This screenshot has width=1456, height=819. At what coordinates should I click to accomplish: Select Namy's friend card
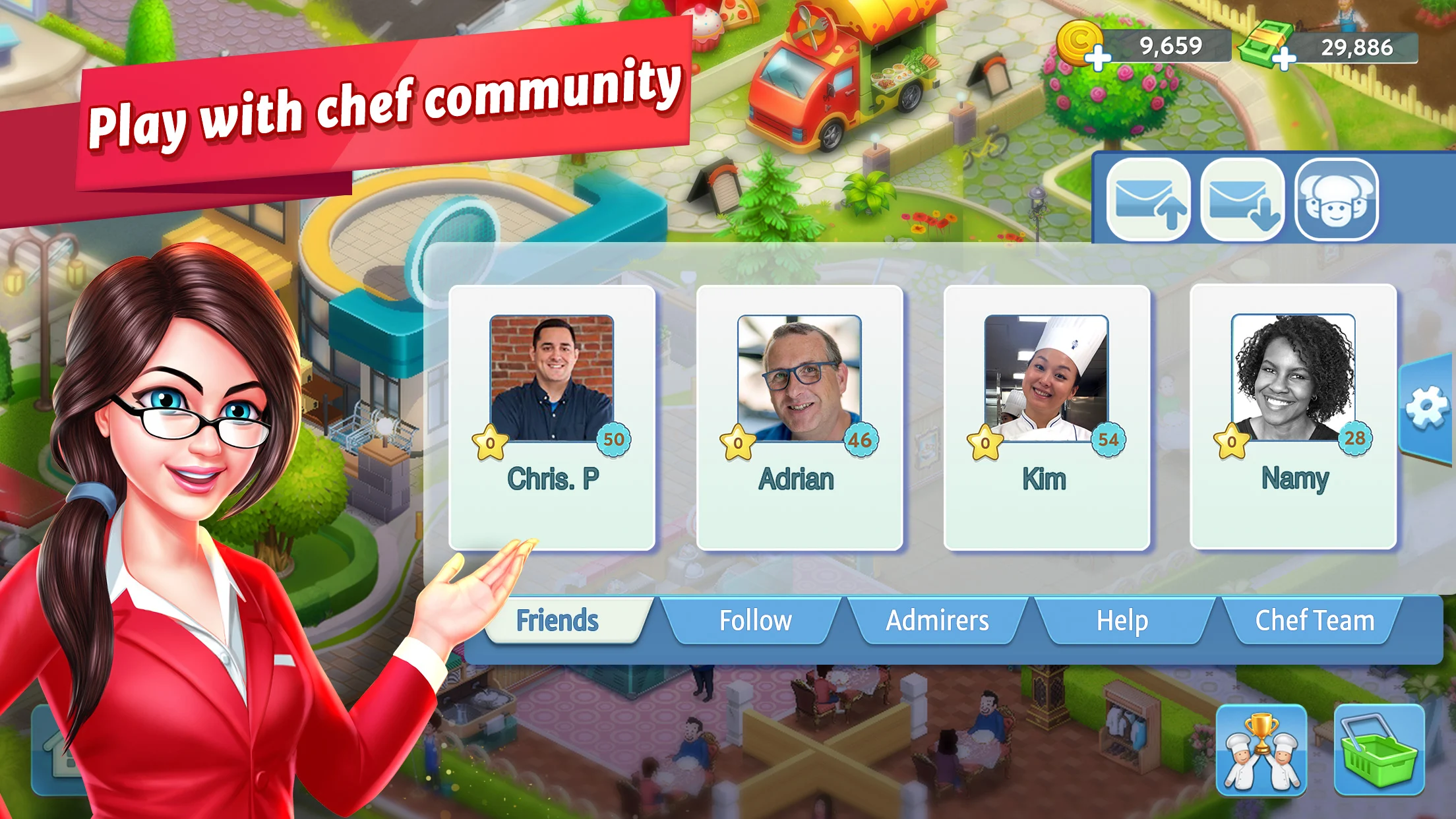pos(1293,417)
